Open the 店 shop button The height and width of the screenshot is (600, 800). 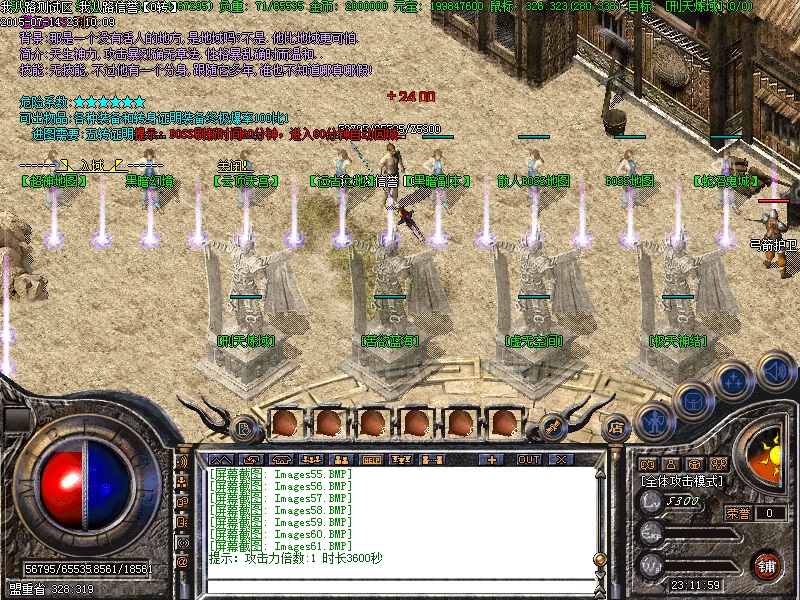point(614,424)
